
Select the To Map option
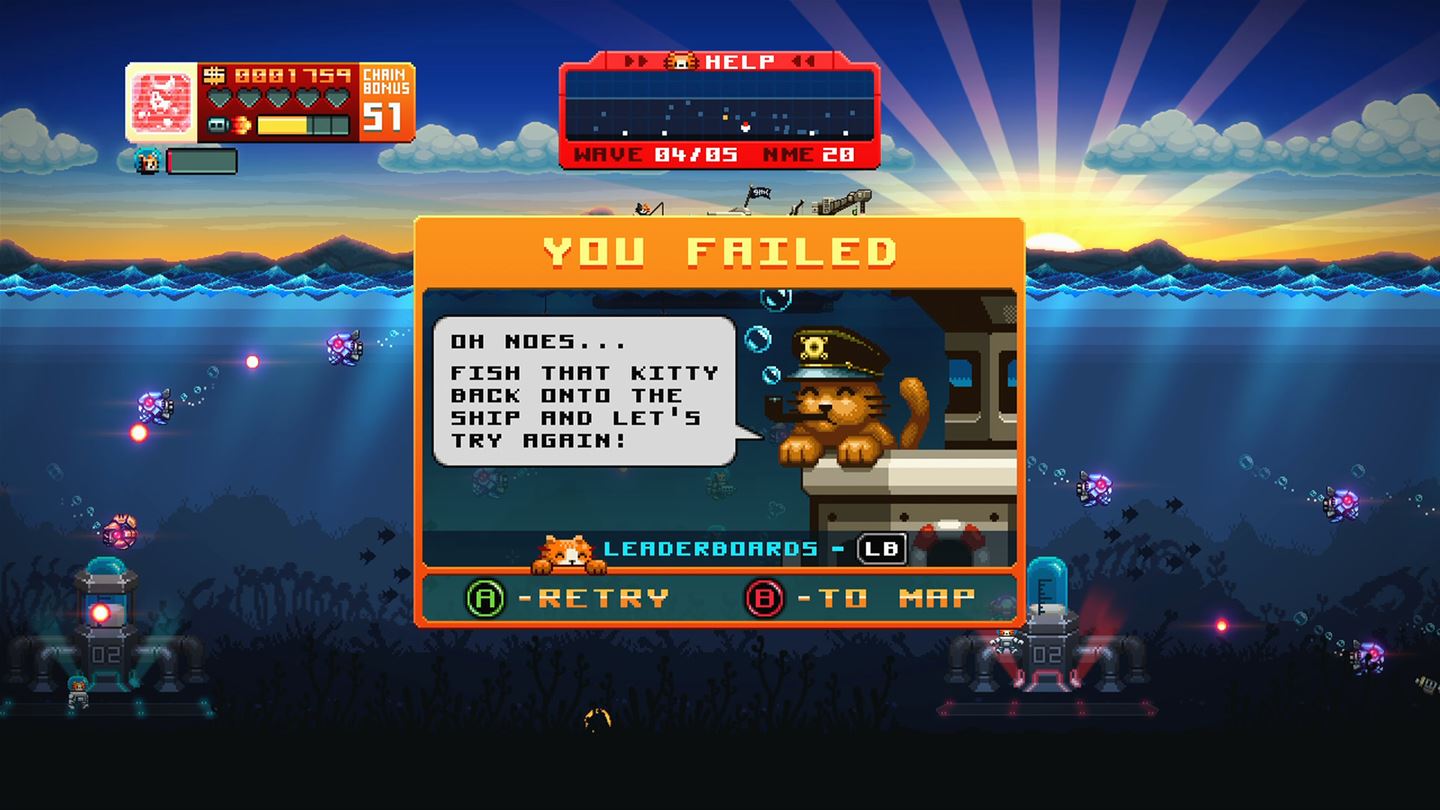[x=860, y=598]
